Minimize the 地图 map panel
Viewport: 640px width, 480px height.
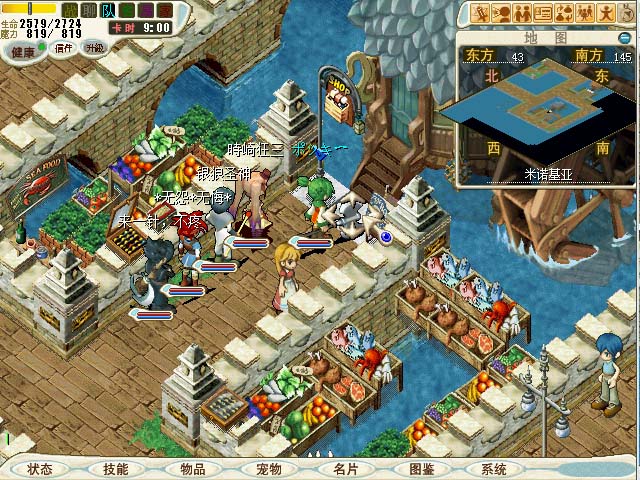[625, 38]
